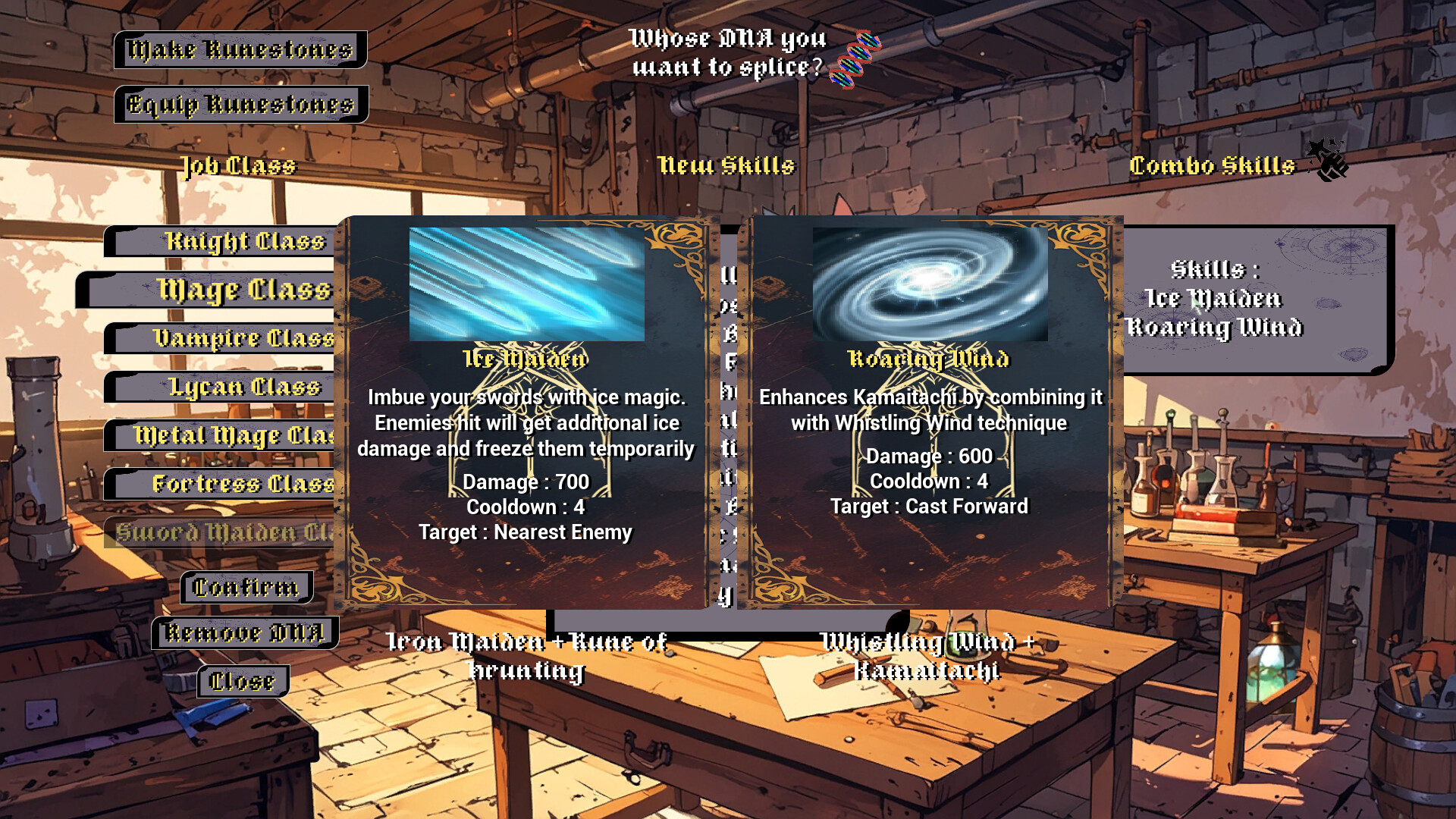Close the DNA splicing screen

[243, 681]
